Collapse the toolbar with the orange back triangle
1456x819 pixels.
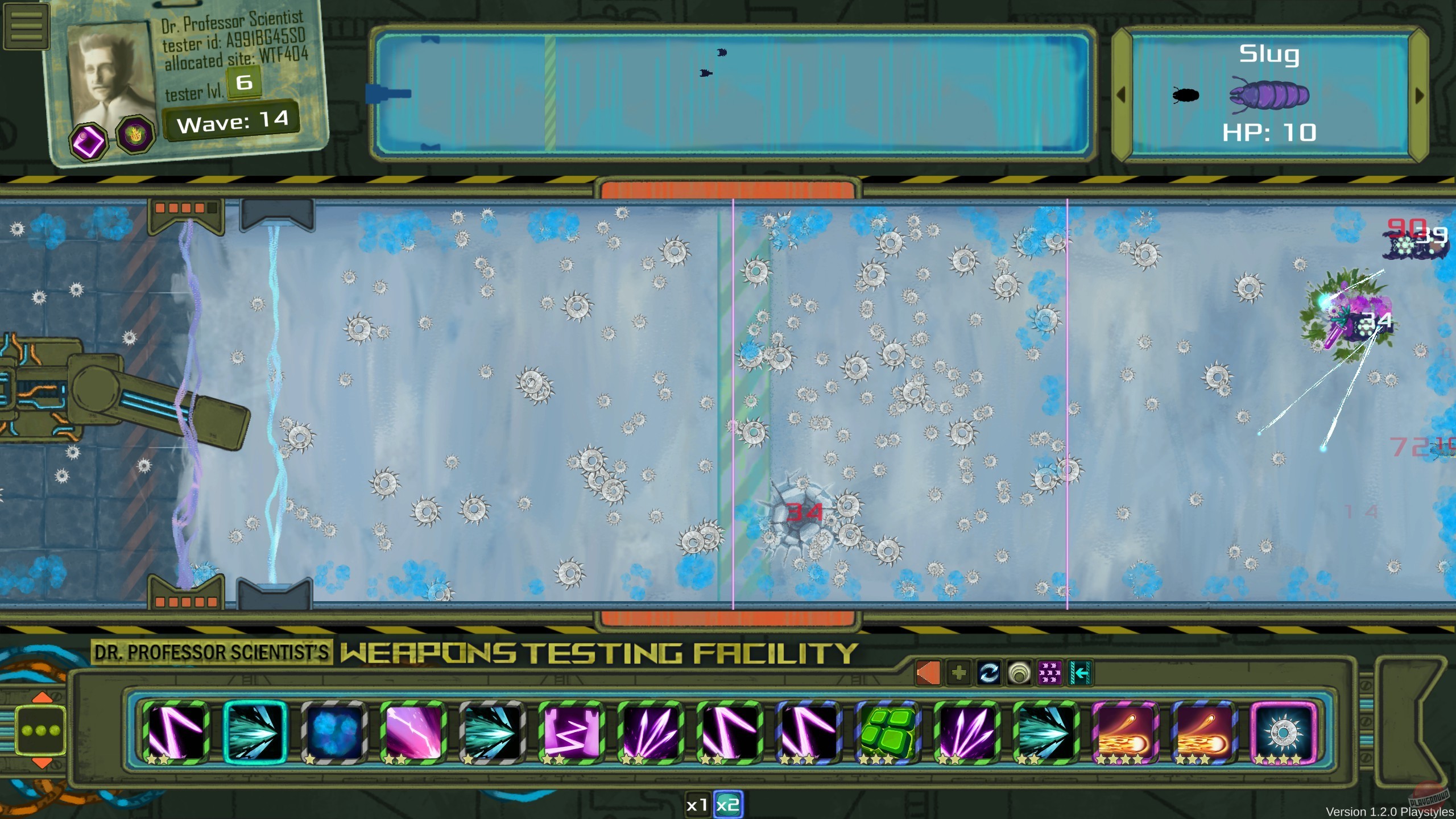(x=929, y=673)
